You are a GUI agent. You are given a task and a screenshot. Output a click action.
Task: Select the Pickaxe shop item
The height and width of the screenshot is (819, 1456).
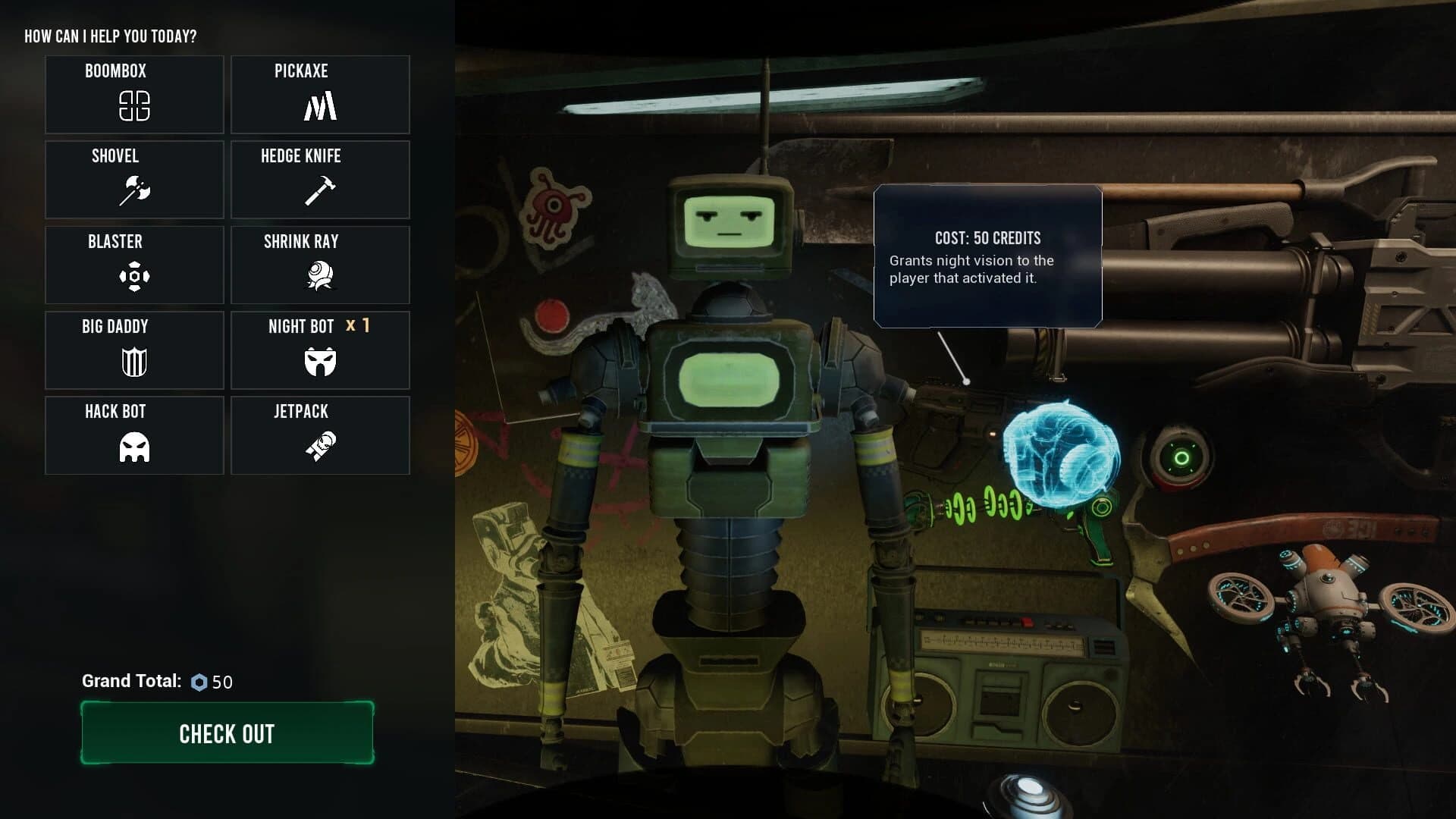coord(319,94)
